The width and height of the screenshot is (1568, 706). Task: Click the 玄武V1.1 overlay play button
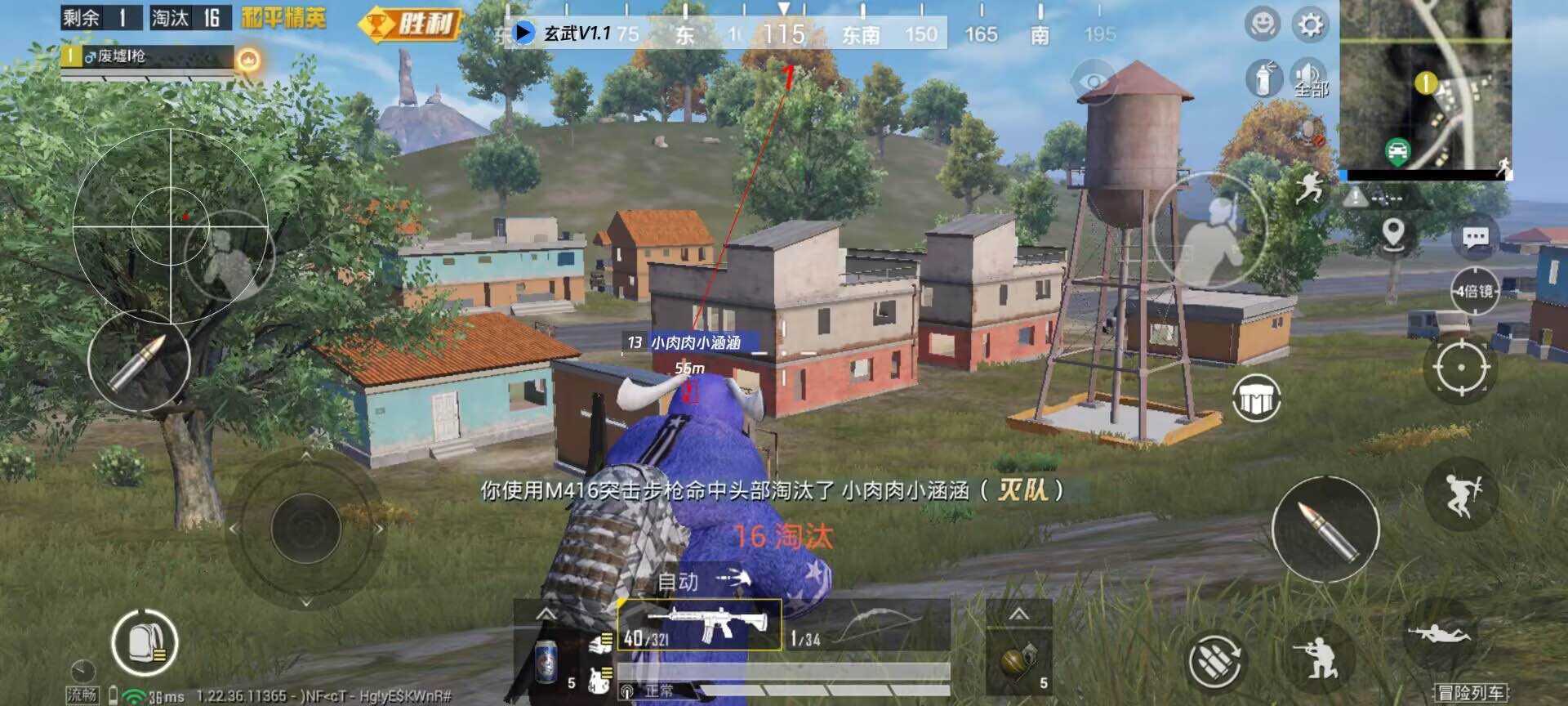click(523, 33)
